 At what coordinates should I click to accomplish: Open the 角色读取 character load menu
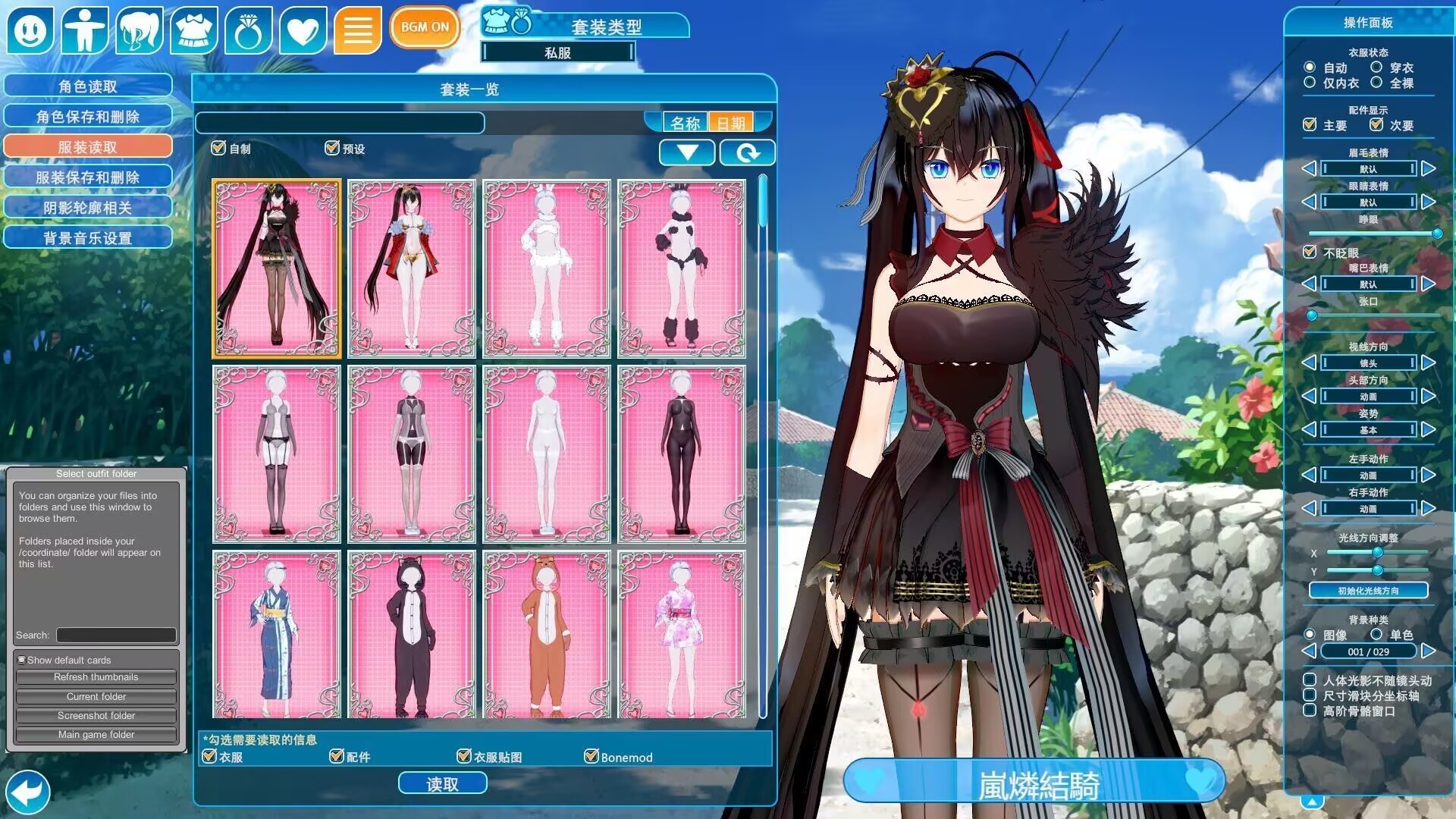coord(88,86)
